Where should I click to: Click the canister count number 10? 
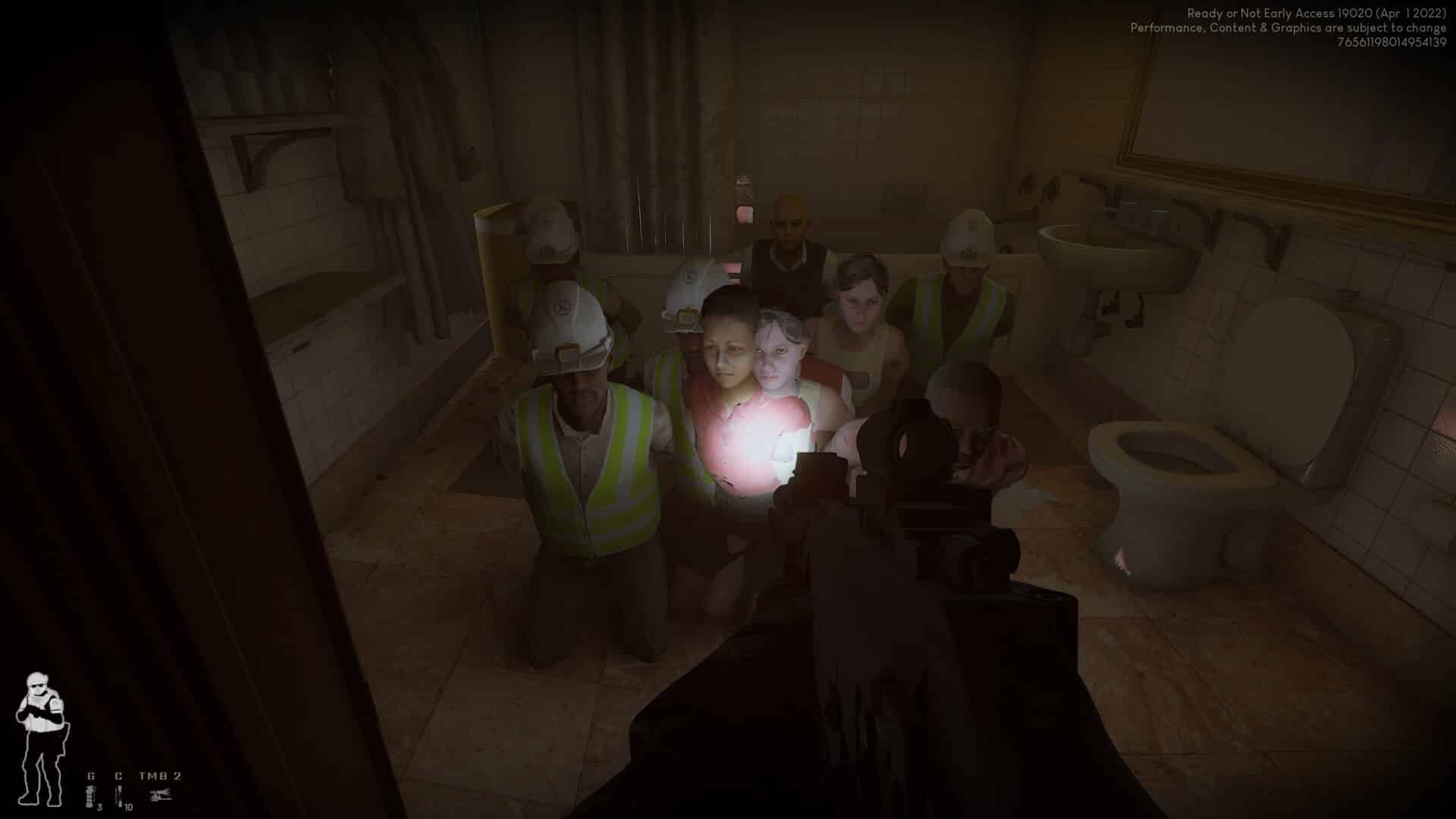pyautogui.click(x=127, y=808)
